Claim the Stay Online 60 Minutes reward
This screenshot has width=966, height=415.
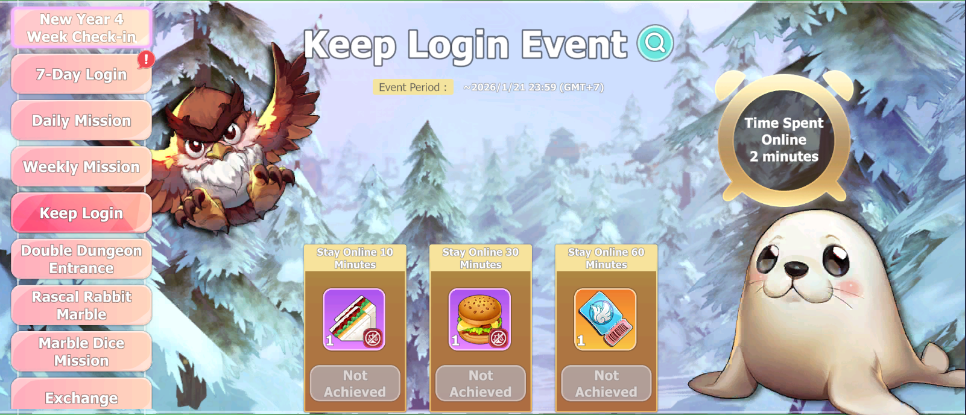(x=606, y=384)
